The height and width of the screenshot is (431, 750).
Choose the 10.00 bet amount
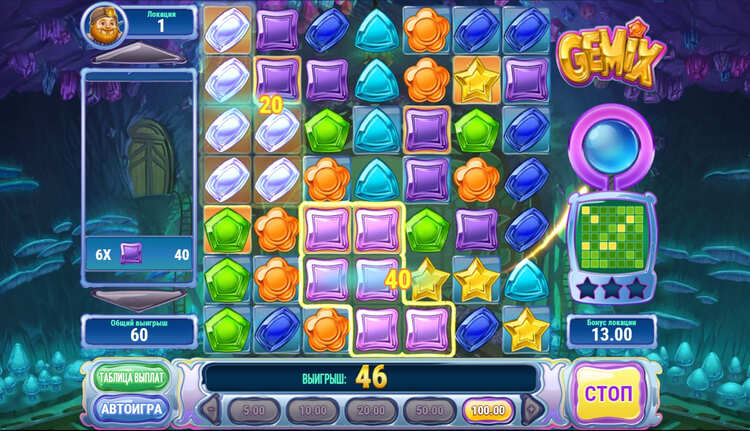[312, 410]
